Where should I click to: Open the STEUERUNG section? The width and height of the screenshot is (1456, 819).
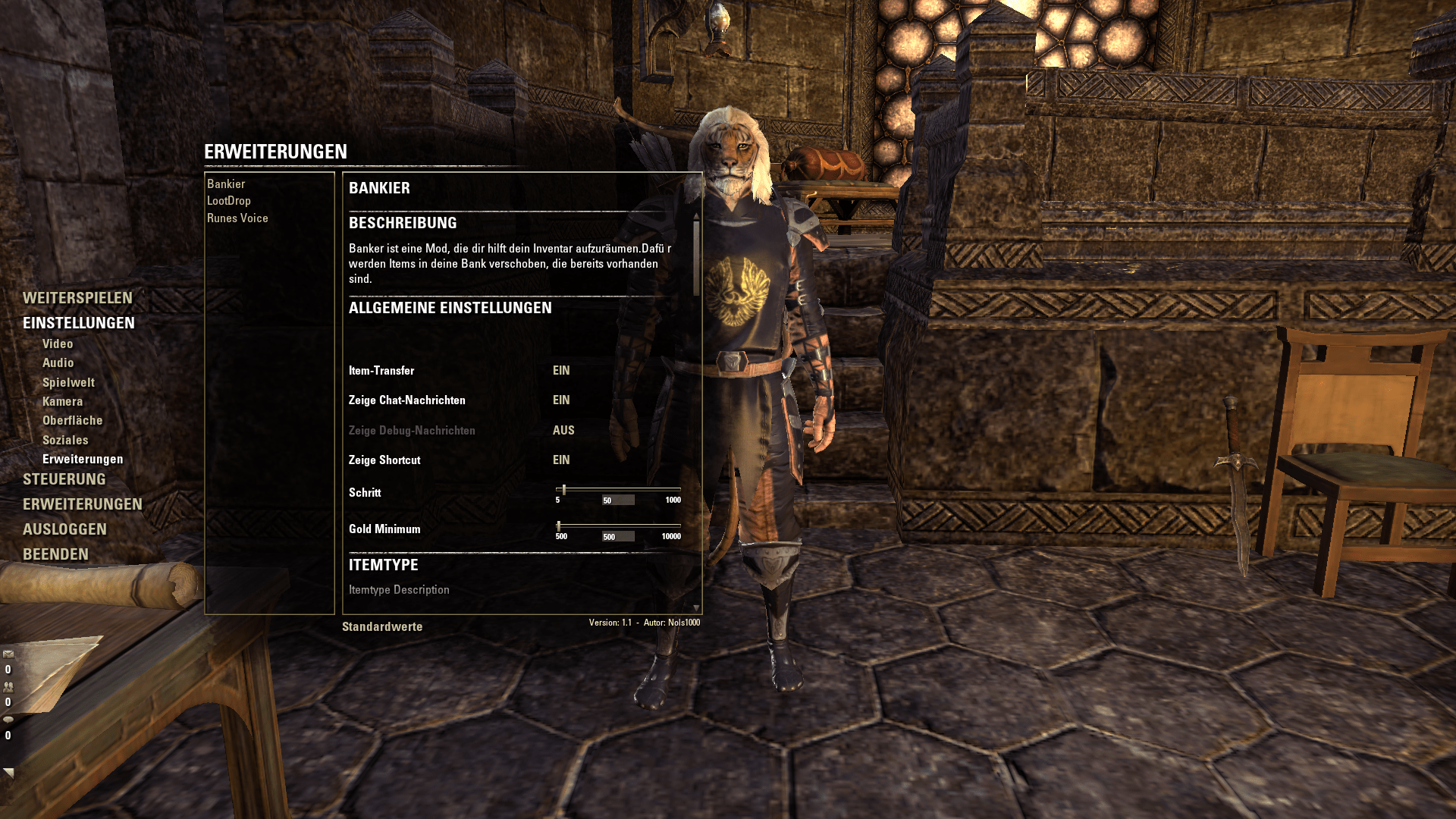pos(64,479)
